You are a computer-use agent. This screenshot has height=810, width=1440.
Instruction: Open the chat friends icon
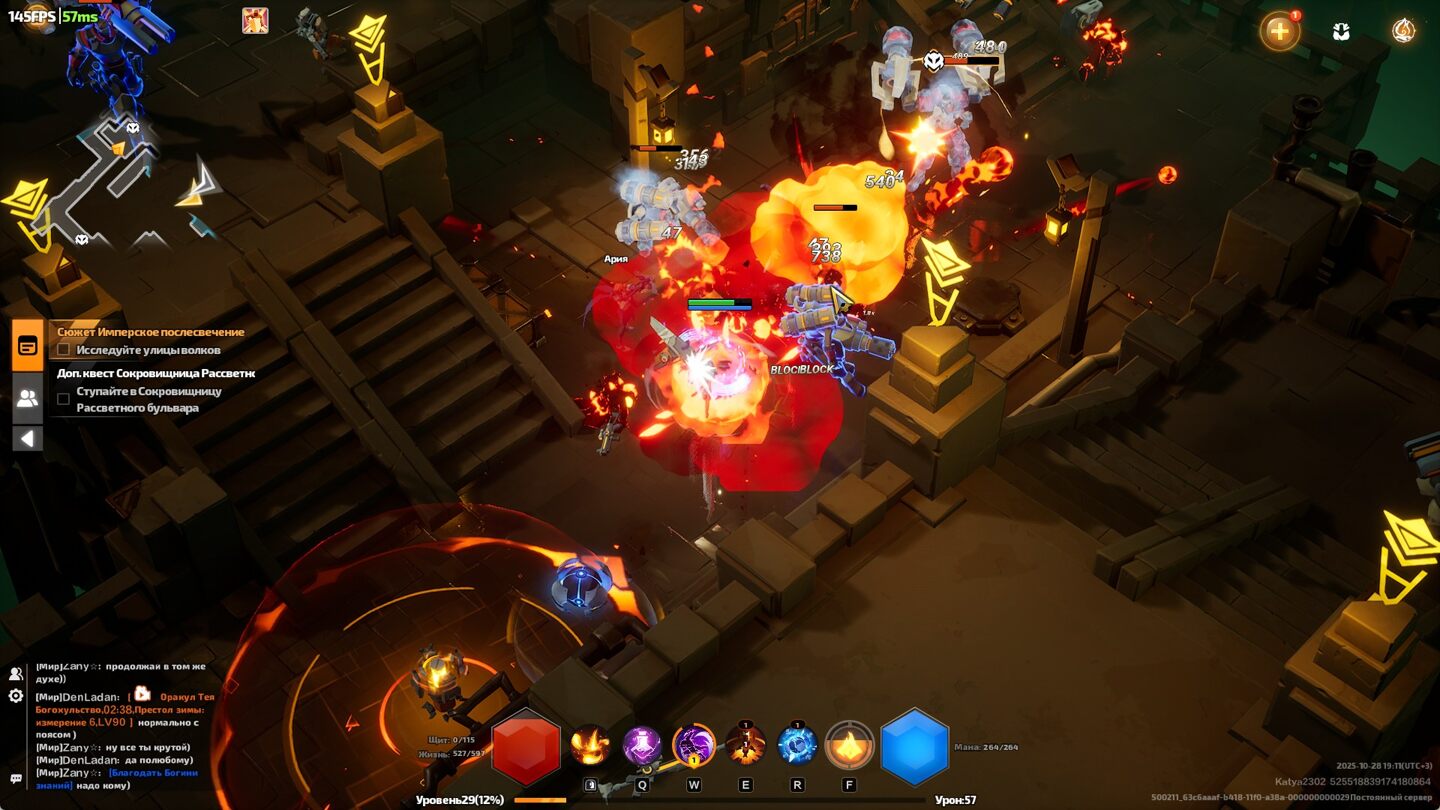pyautogui.click(x=16, y=673)
